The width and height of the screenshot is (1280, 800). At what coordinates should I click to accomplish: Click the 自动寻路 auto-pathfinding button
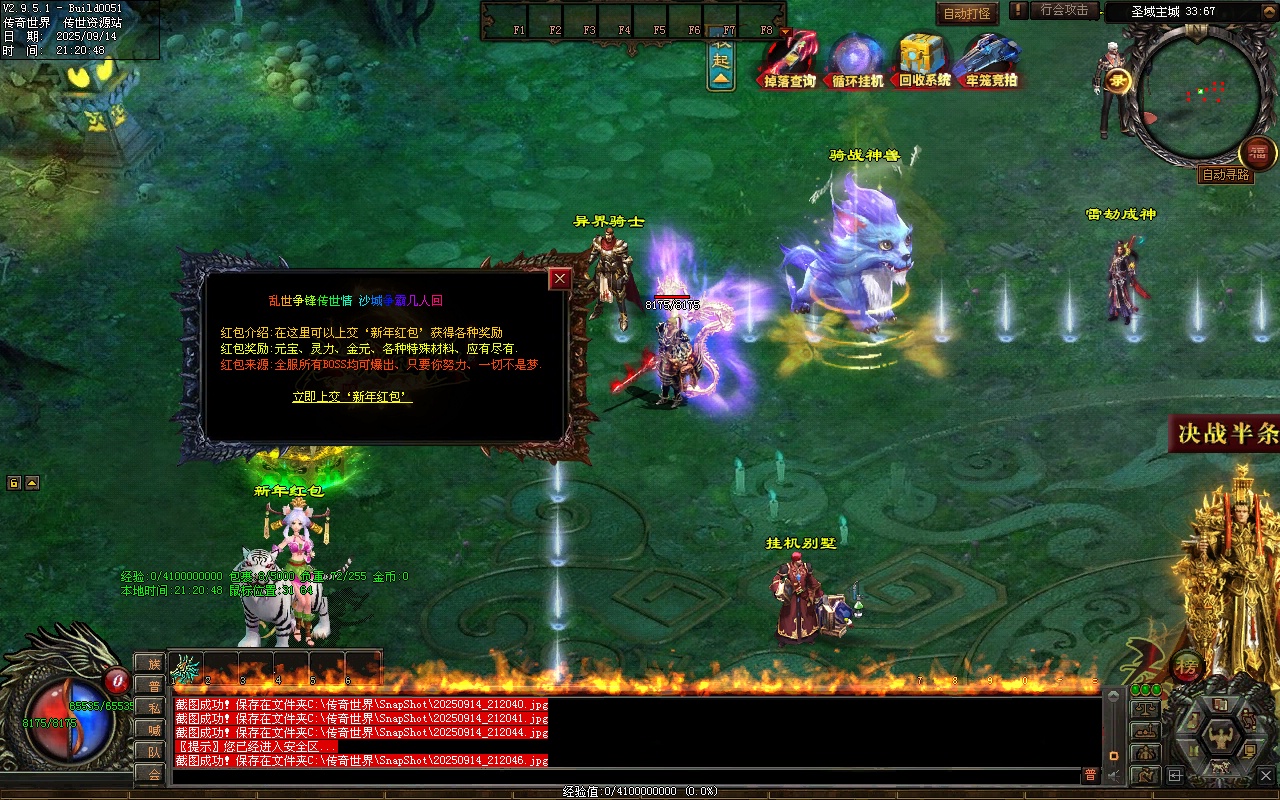[x=1225, y=175]
